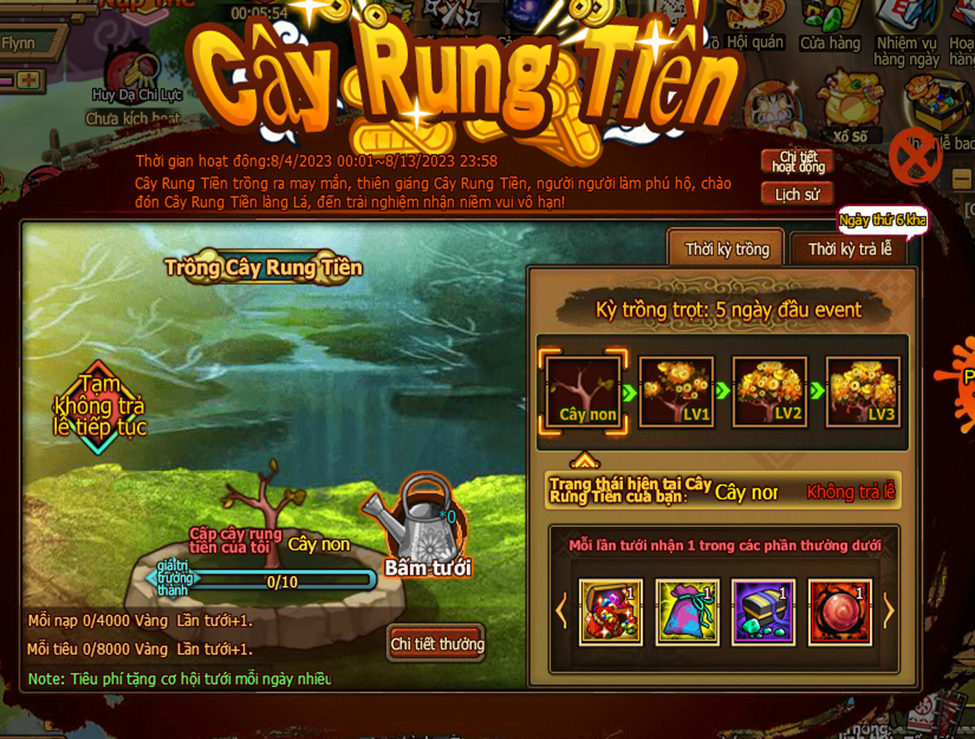975x739 pixels.
Task: Select the LV3 money tree stage
Action: pyautogui.click(x=862, y=391)
